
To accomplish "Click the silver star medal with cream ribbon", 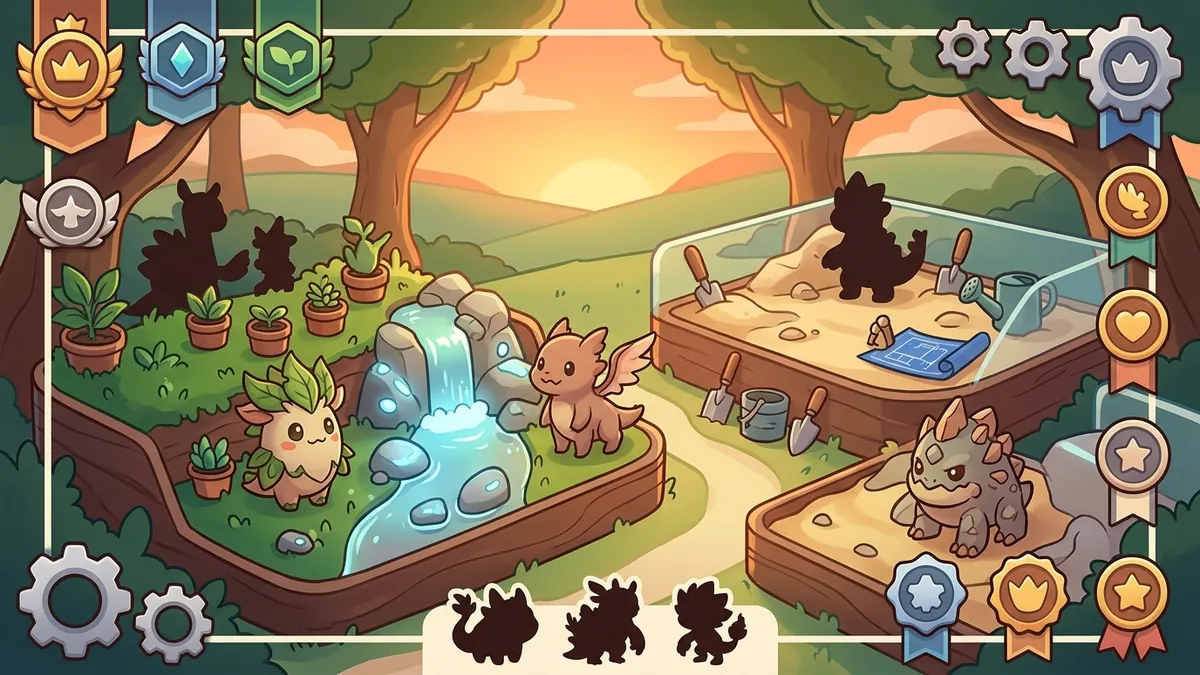I will (x=1133, y=456).
